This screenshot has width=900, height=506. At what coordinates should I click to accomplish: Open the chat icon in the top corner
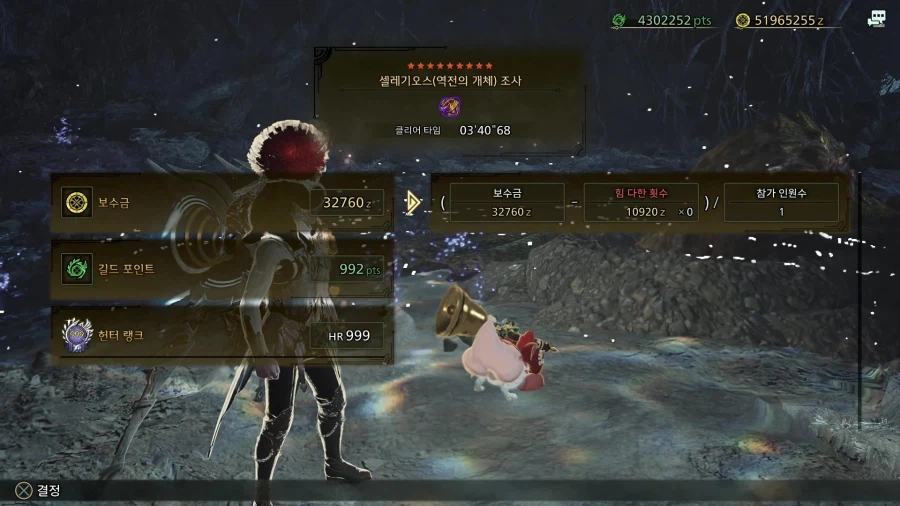[x=877, y=19]
